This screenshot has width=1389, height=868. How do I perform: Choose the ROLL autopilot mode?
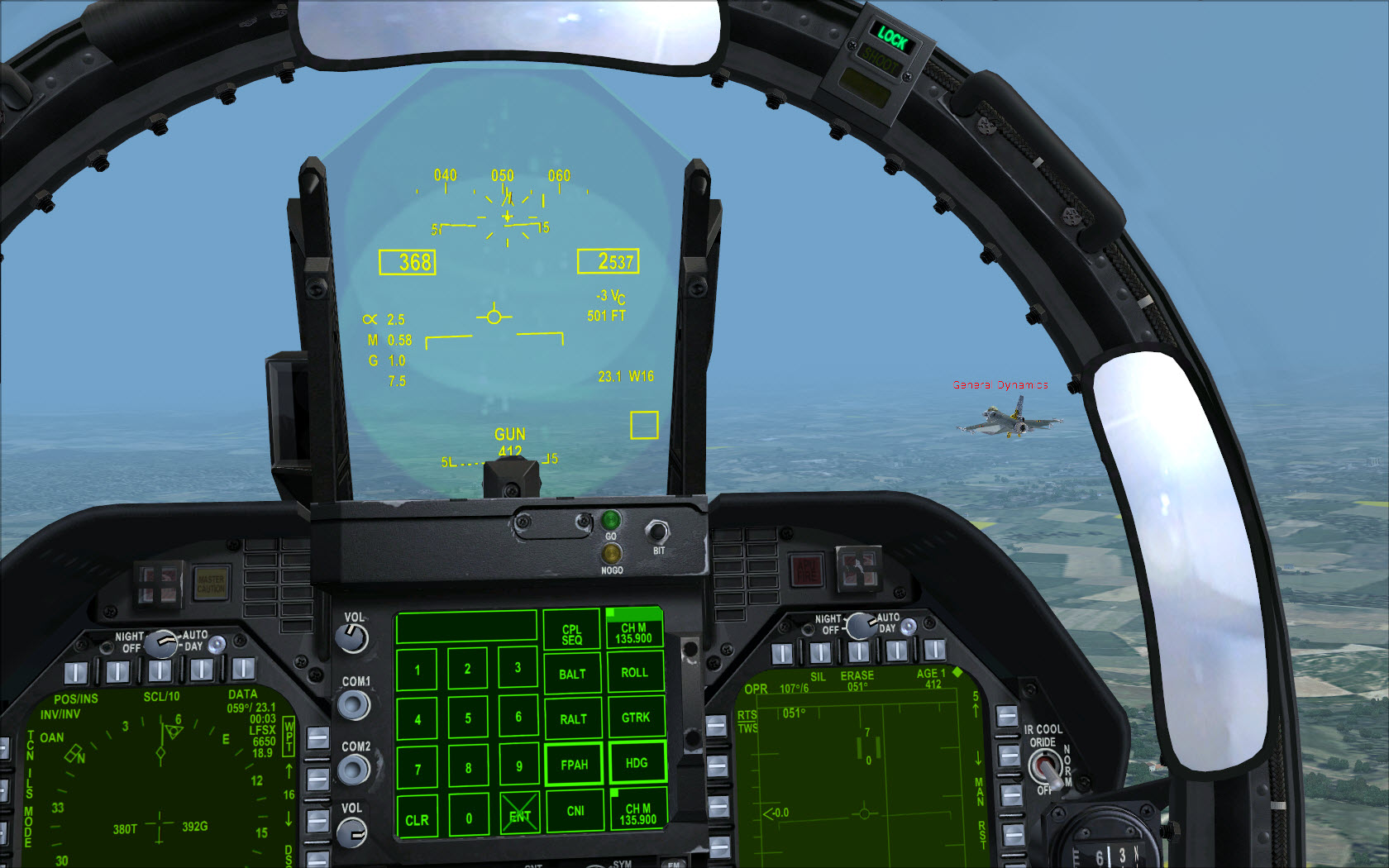click(x=635, y=672)
